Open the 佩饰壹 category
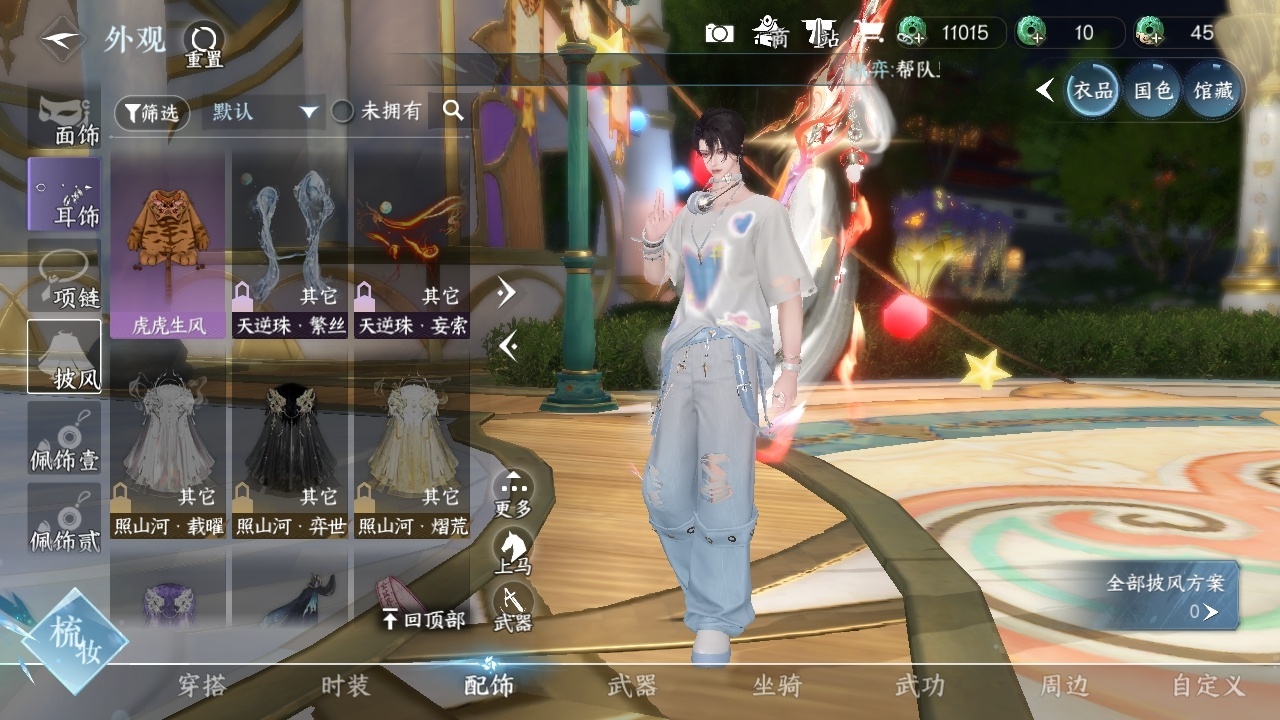Viewport: 1280px width, 720px height. (x=65, y=438)
